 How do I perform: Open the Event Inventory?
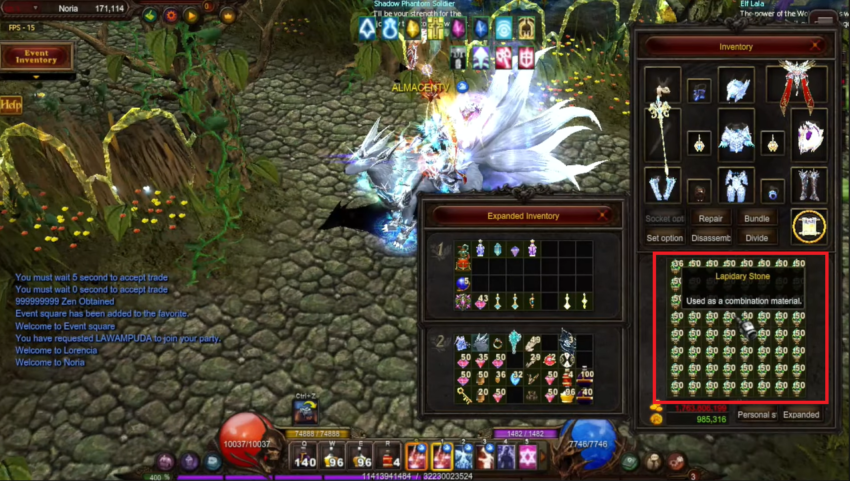pyautogui.click(x=36, y=56)
